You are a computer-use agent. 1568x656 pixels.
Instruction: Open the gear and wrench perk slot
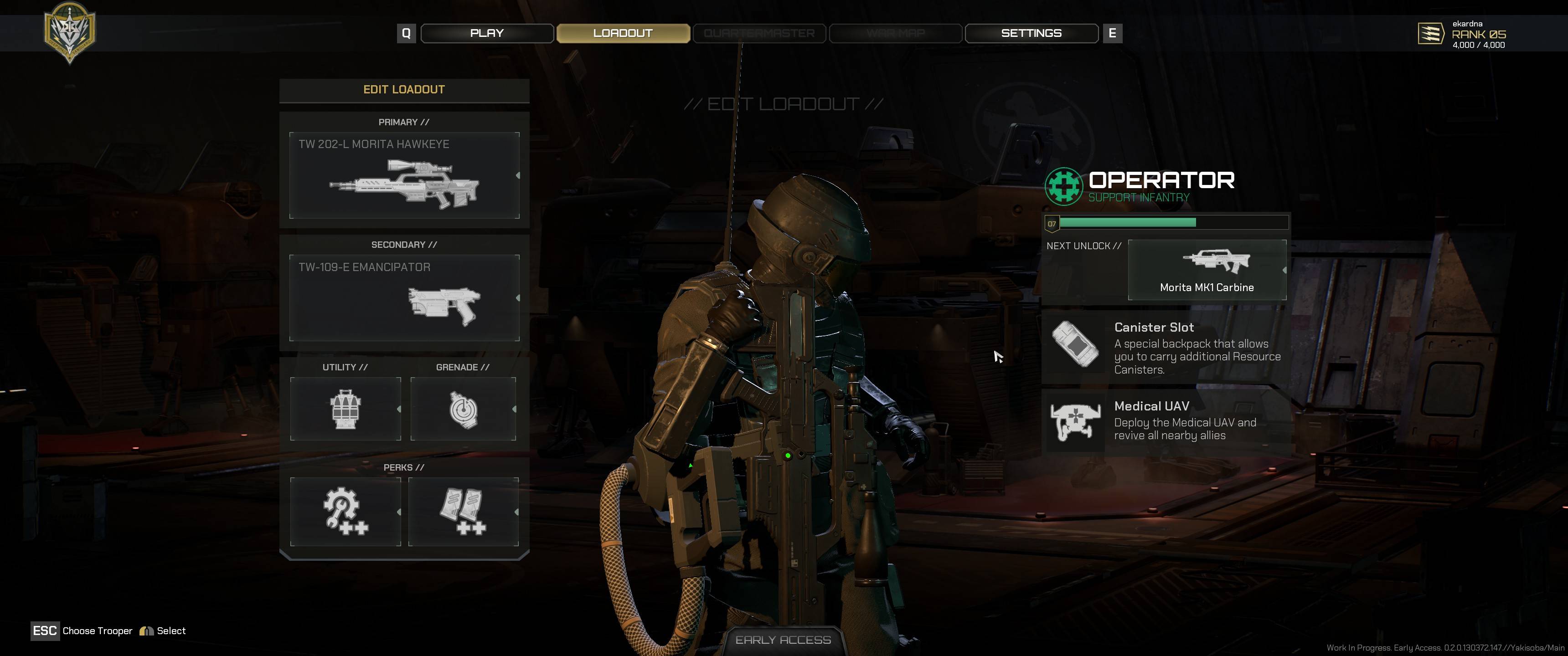(345, 512)
